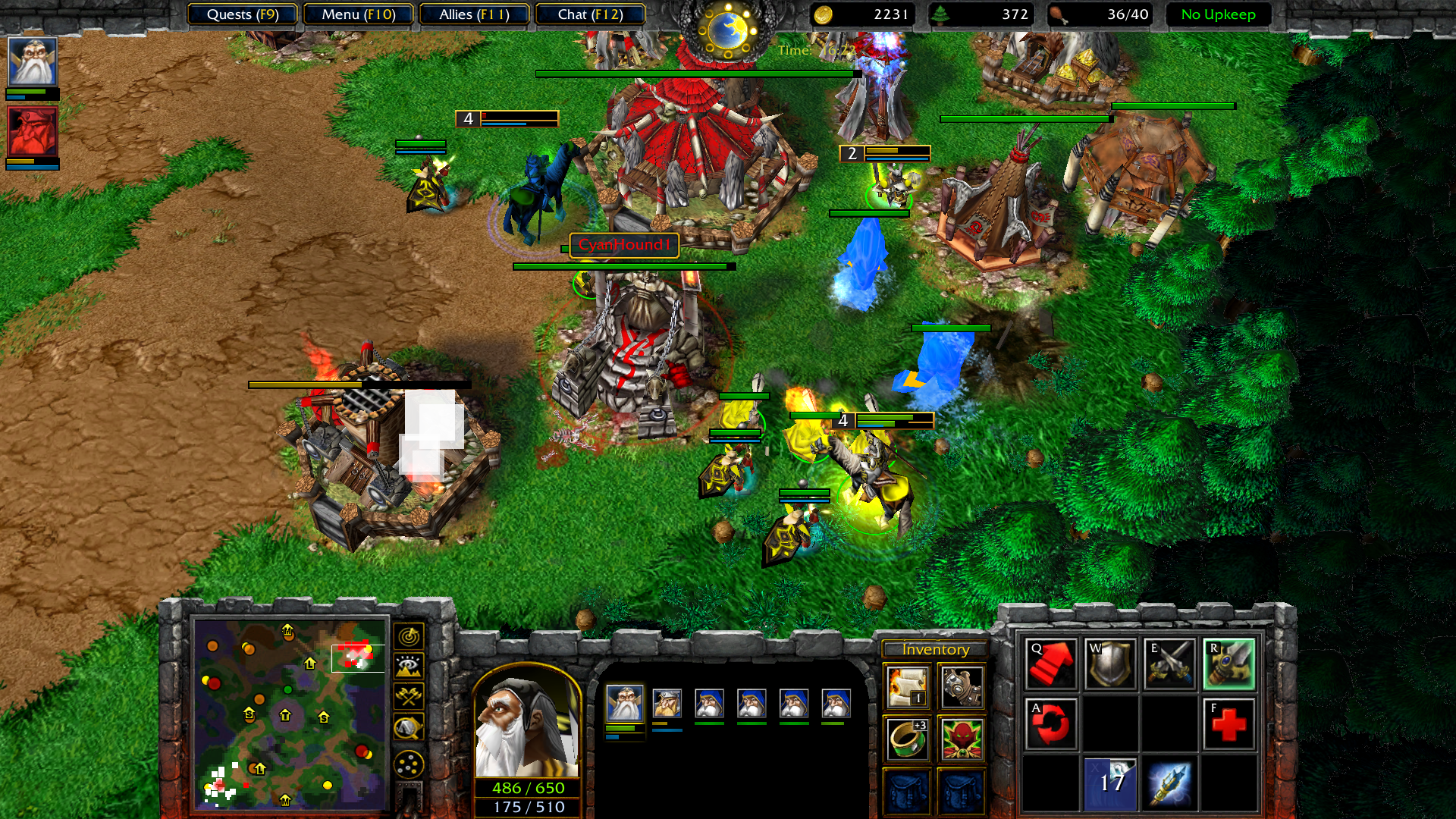Open the Quests (F9) log
This screenshot has height=819, width=1456.
(243, 14)
